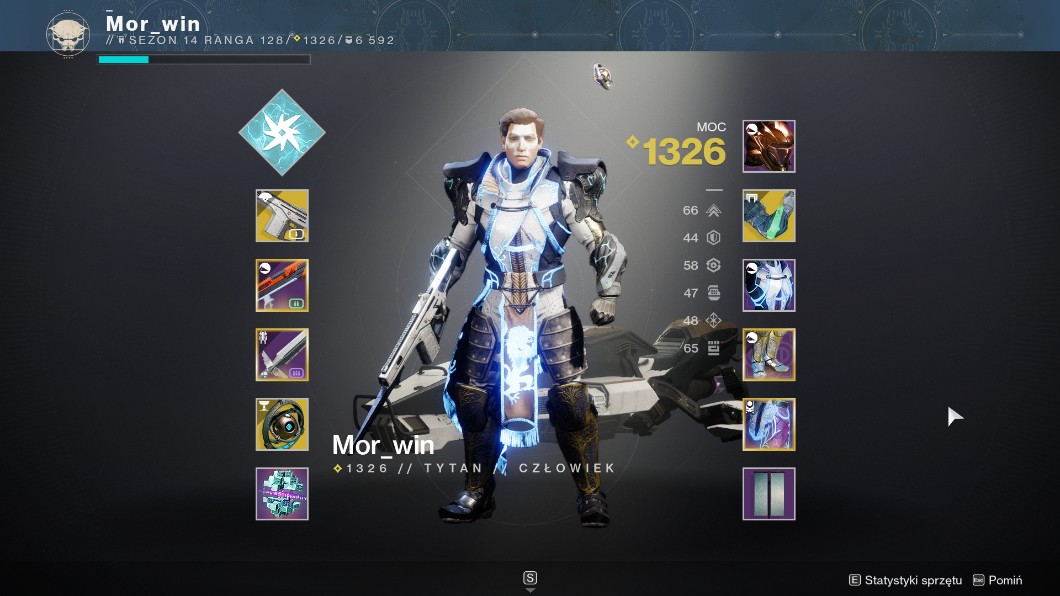This screenshot has height=596, width=1060.
Task: Inspect the kinetic hand cannon weapon slot
Action: click(282, 216)
